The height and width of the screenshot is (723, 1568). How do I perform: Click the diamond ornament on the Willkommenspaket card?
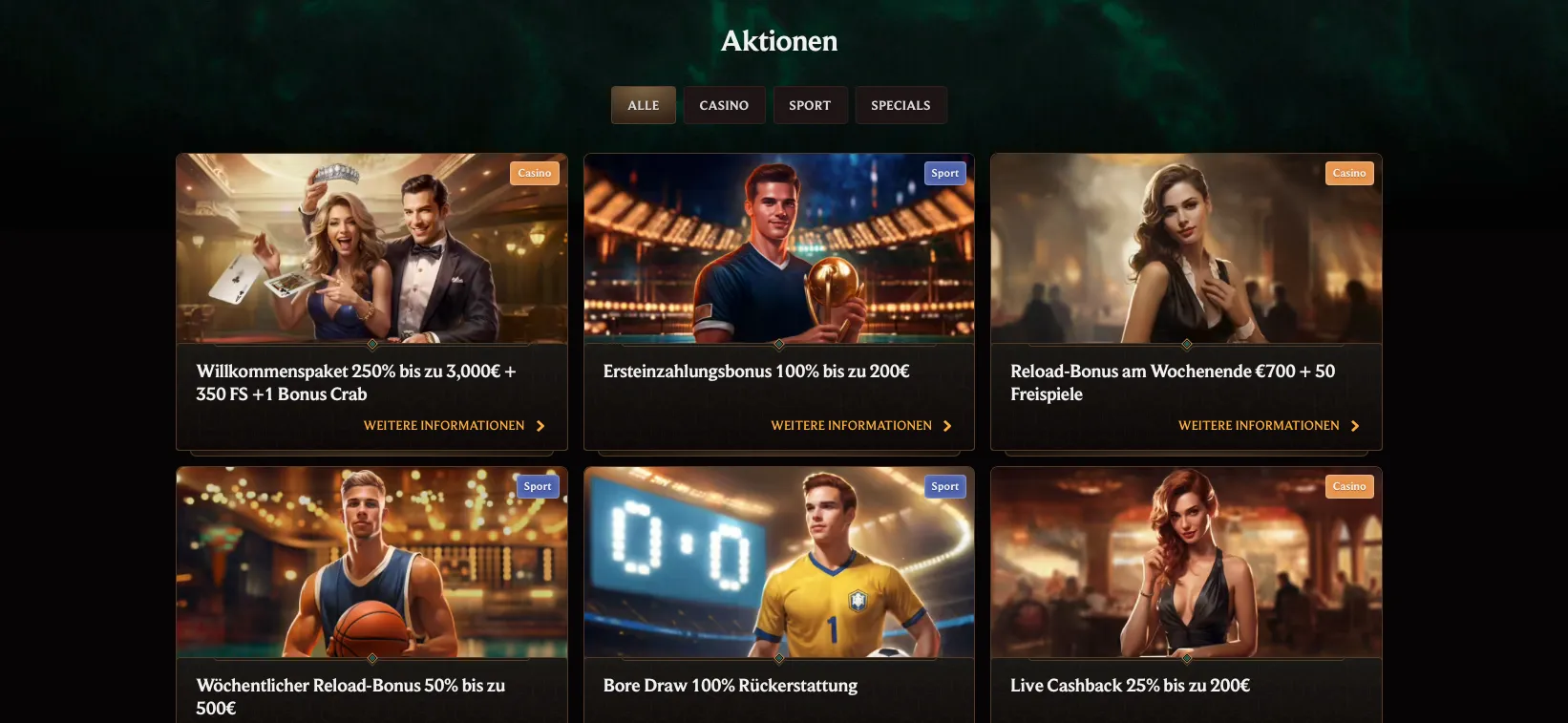click(x=371, y=345)
